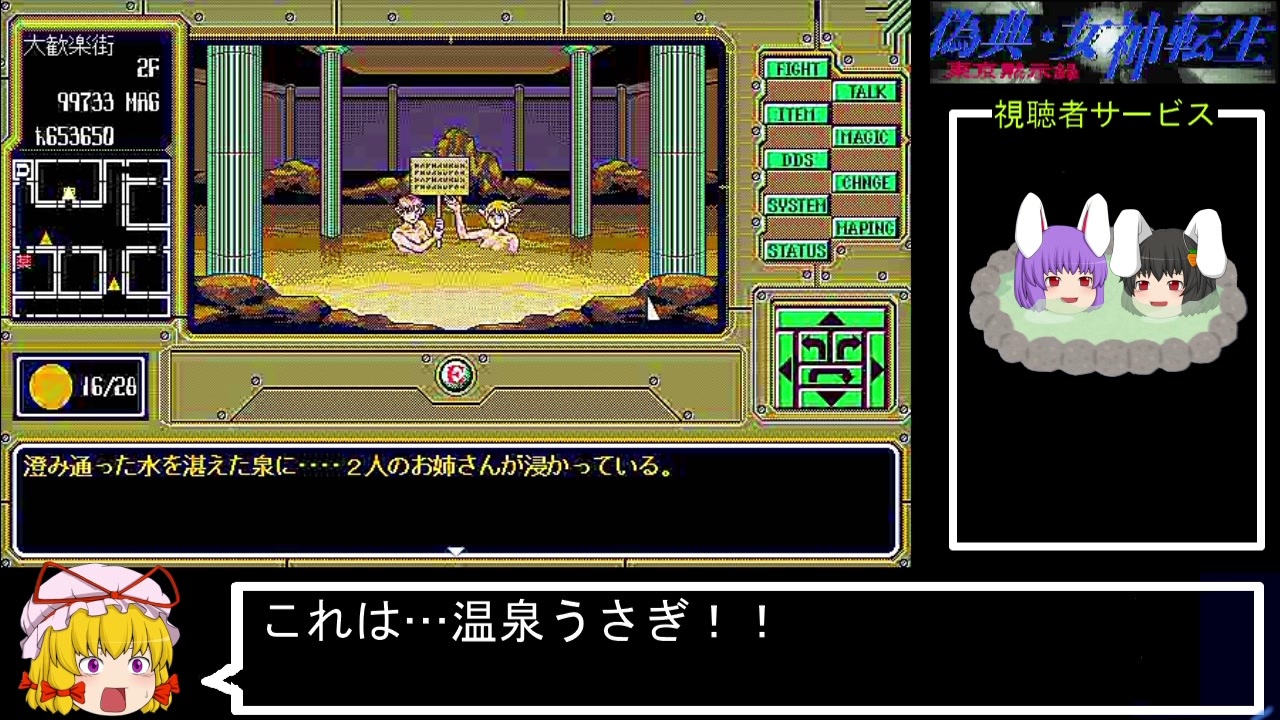Click the round emblem below the viewport
This screenshot has width=1280, height=720.
pyautogui.click(x=455, y=376)
